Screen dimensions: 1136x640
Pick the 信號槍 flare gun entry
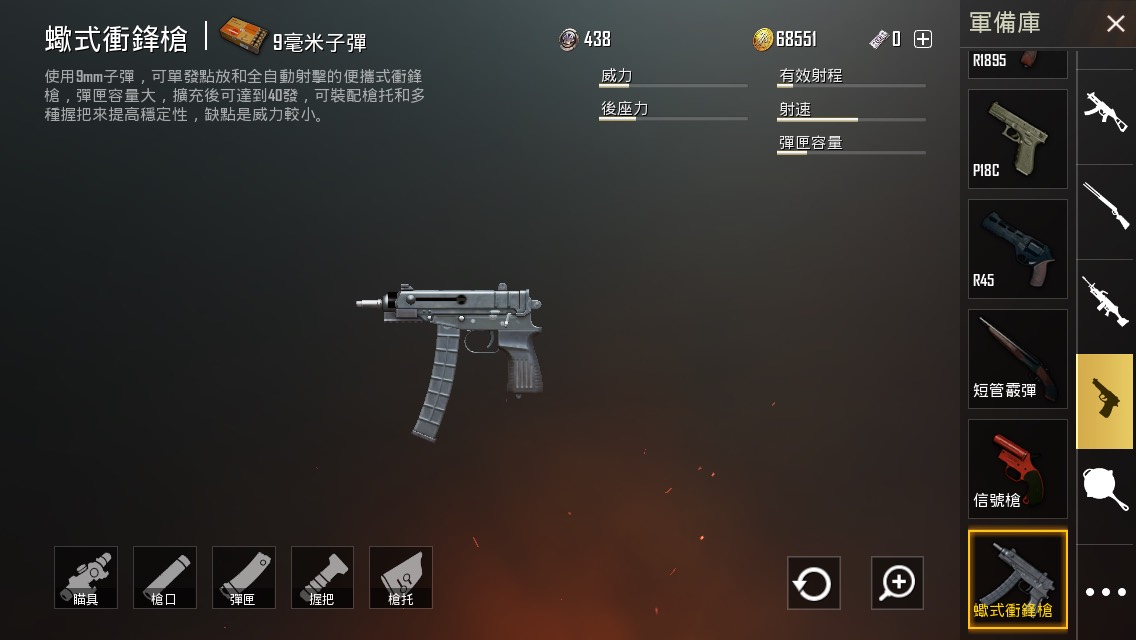[x=1017, y=469]
